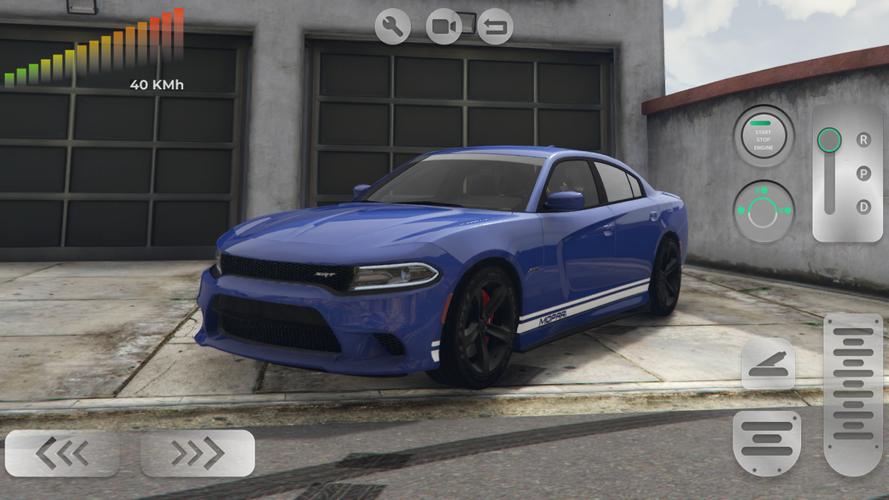
Task: Tap the return arrow button
Action: click(x=495, y=26)
